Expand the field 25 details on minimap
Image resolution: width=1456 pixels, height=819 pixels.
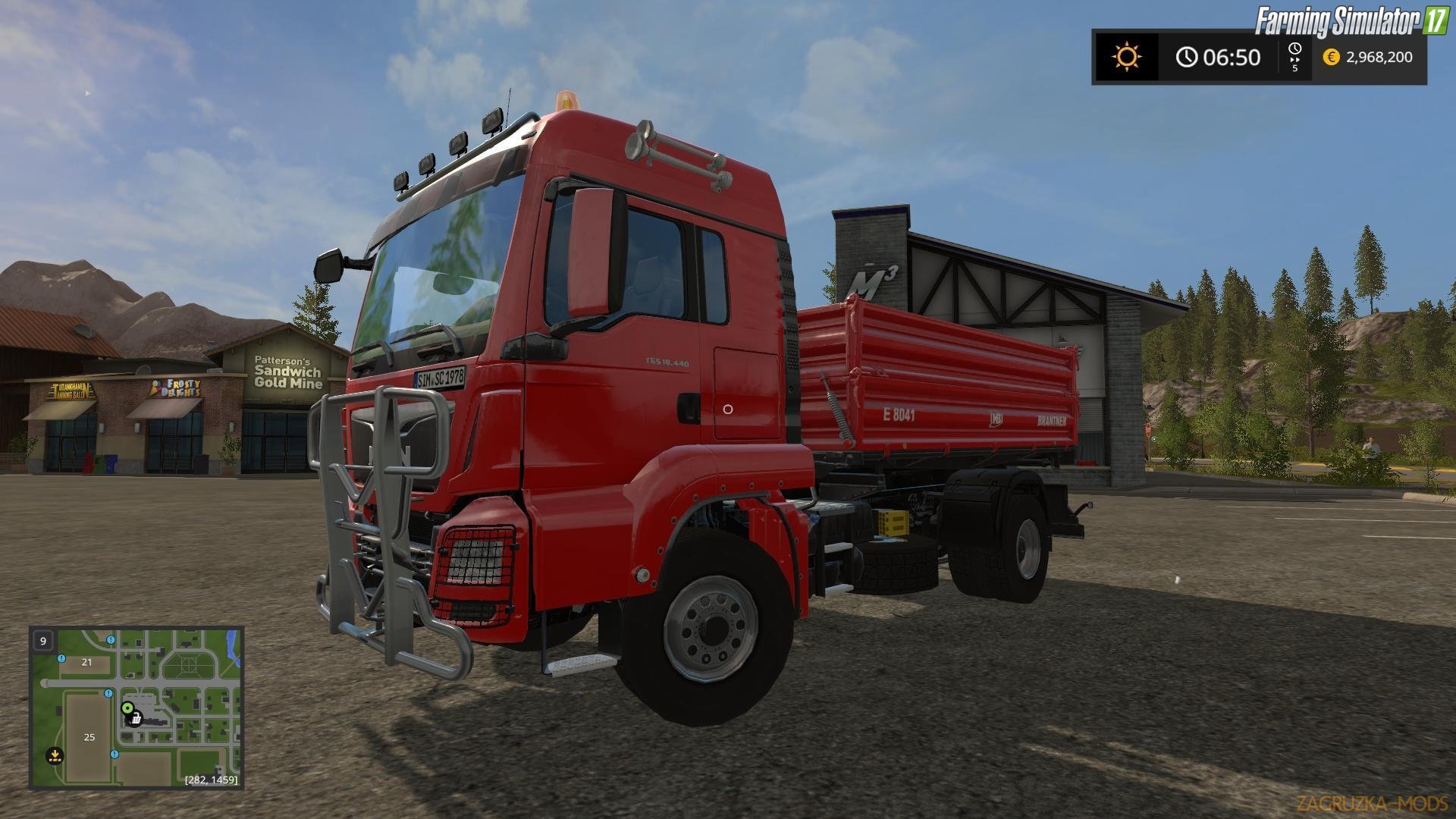tap(89, 737)
